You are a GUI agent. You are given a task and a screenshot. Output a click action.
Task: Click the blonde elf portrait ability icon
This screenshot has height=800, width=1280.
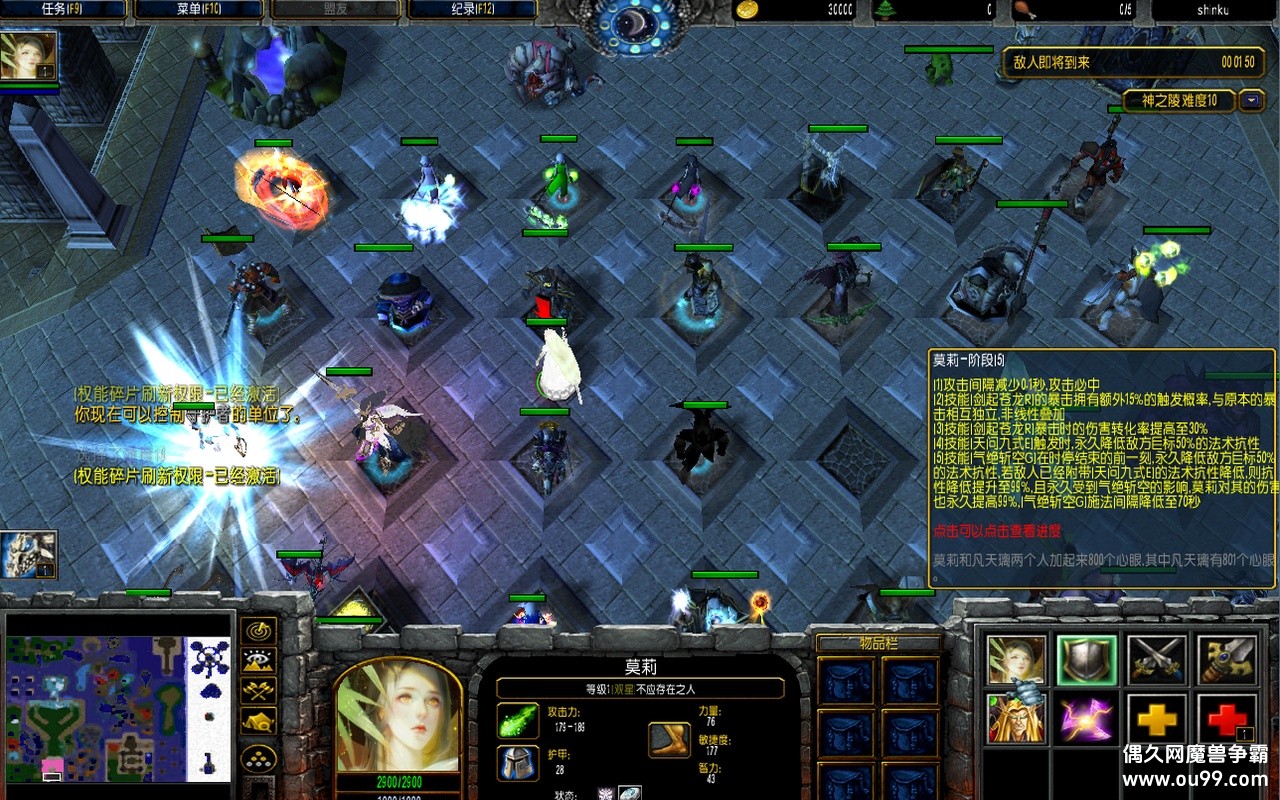click(1017, 718)
